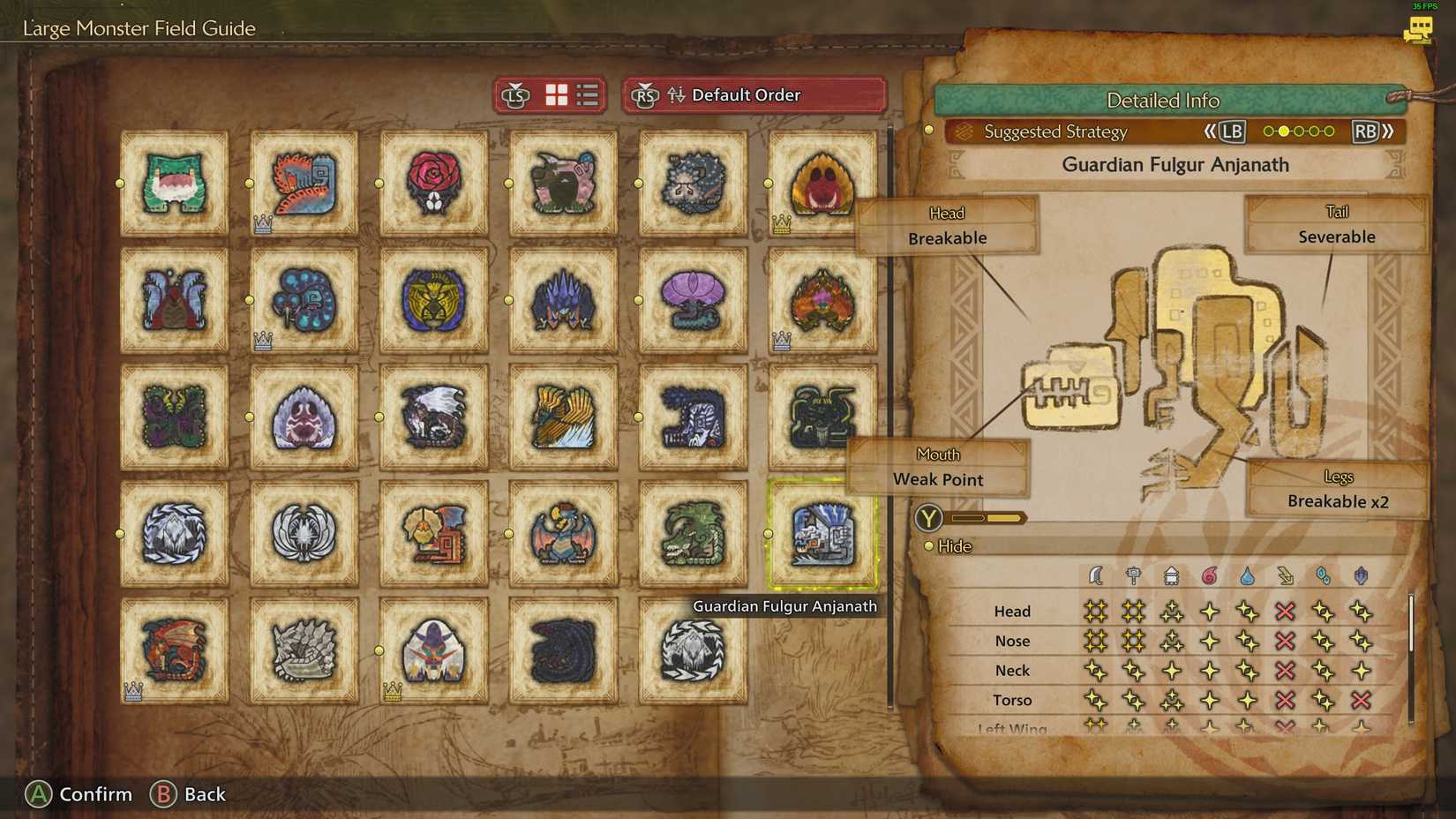Select the Suggested Strategy tab
Viewport: 1456px width, 819px height.
1054,132
